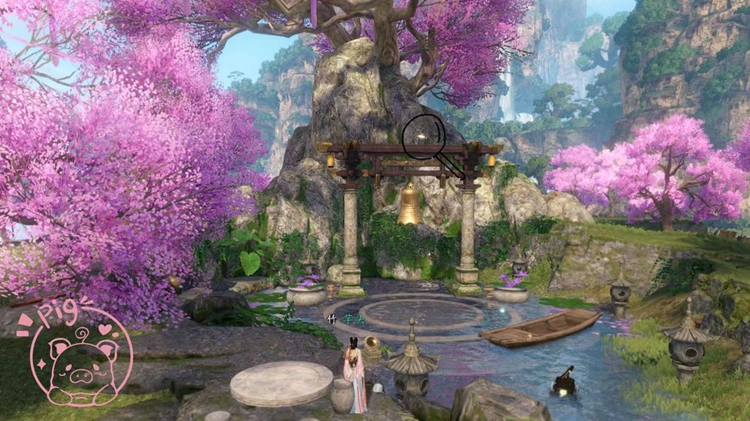The height and width of the screenshot is (421, 750).
Task: Click the magnifying glass inspect icon
Action: pyautogui.click(x=423, y=135)
